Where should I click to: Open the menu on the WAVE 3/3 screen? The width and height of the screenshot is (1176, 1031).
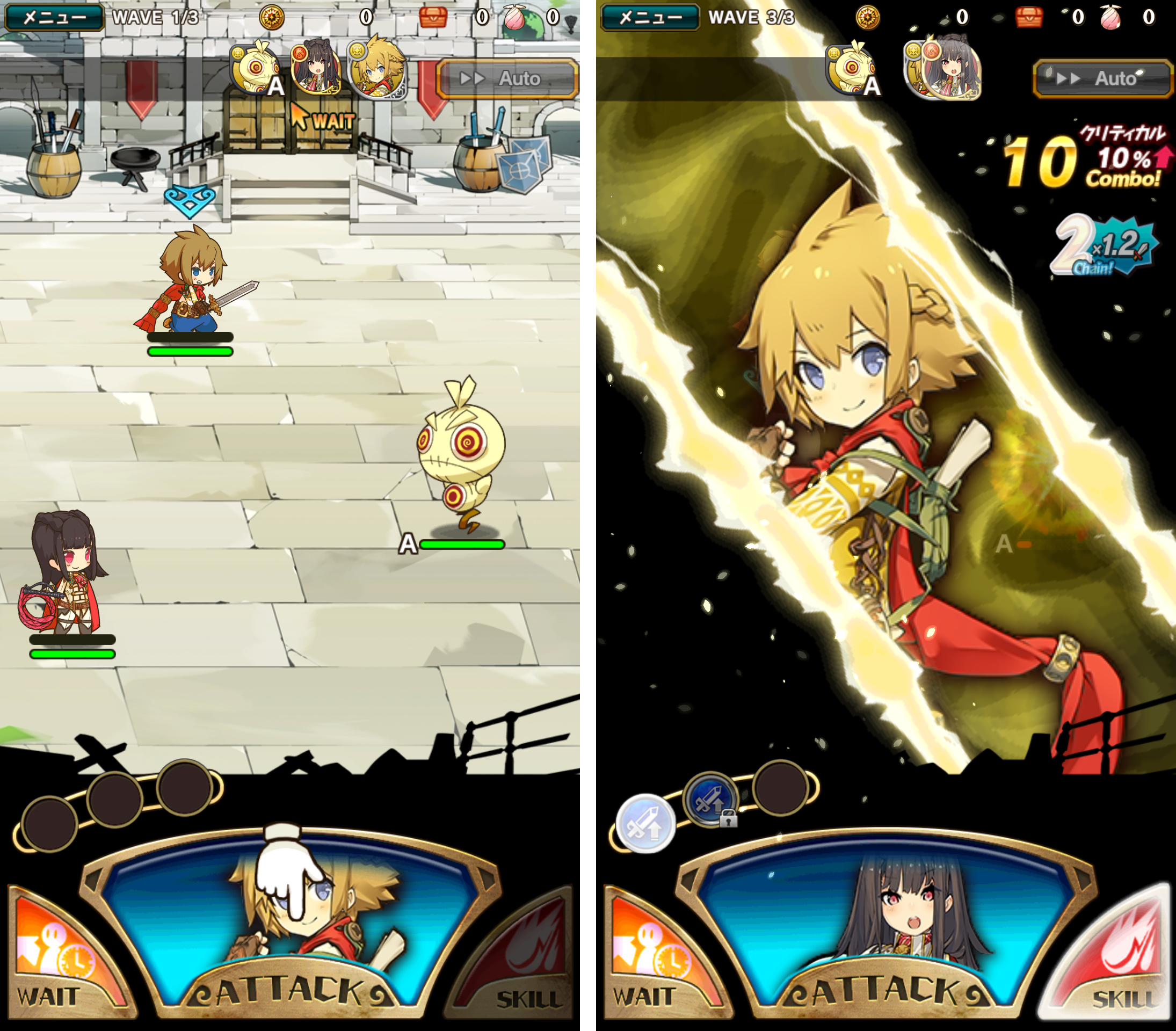point(650,17)
